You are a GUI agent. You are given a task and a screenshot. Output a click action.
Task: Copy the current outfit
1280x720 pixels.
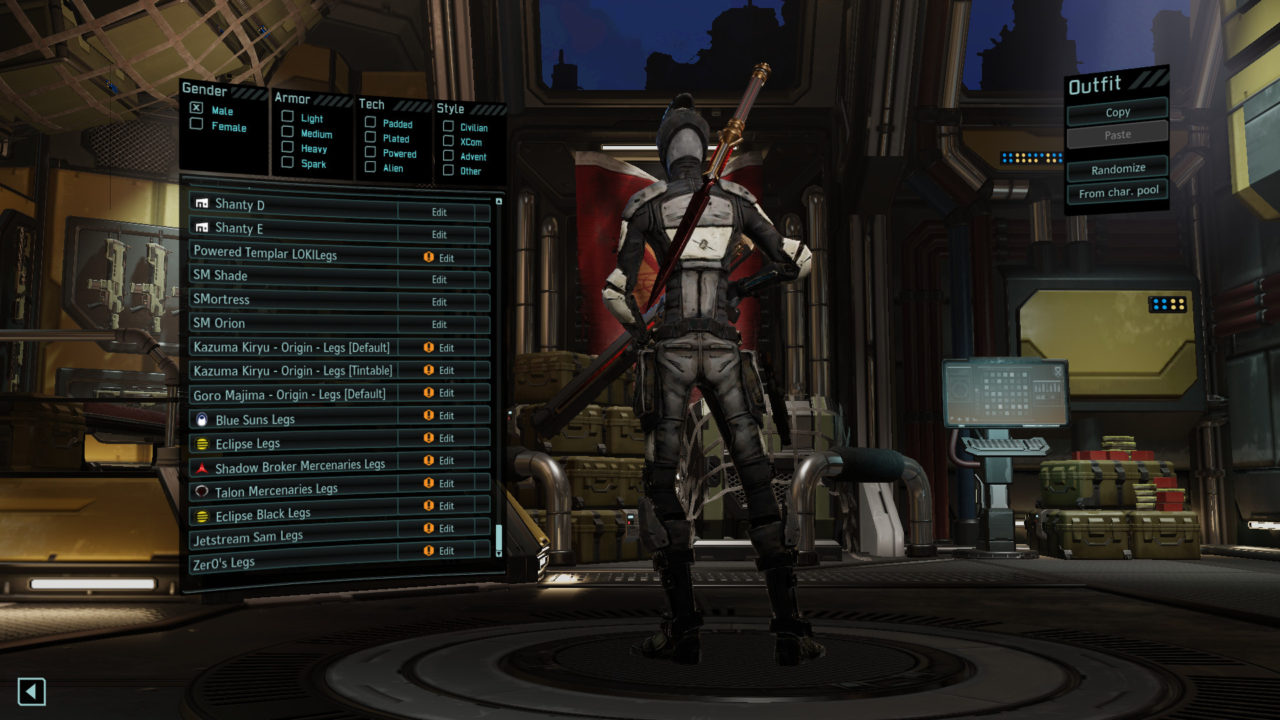tap(1117, 112)
